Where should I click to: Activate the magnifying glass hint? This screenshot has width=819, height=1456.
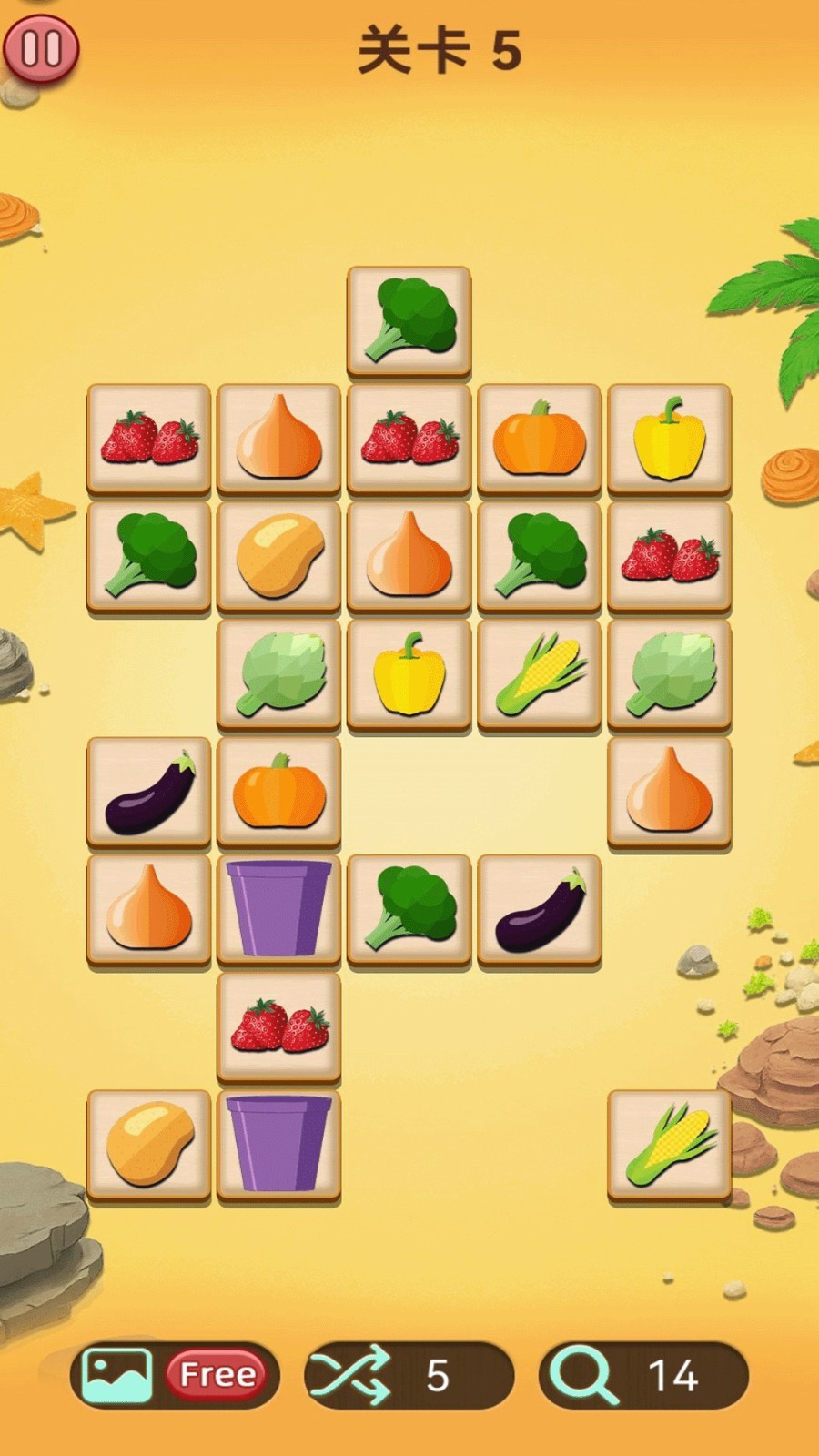(642, 1374)
